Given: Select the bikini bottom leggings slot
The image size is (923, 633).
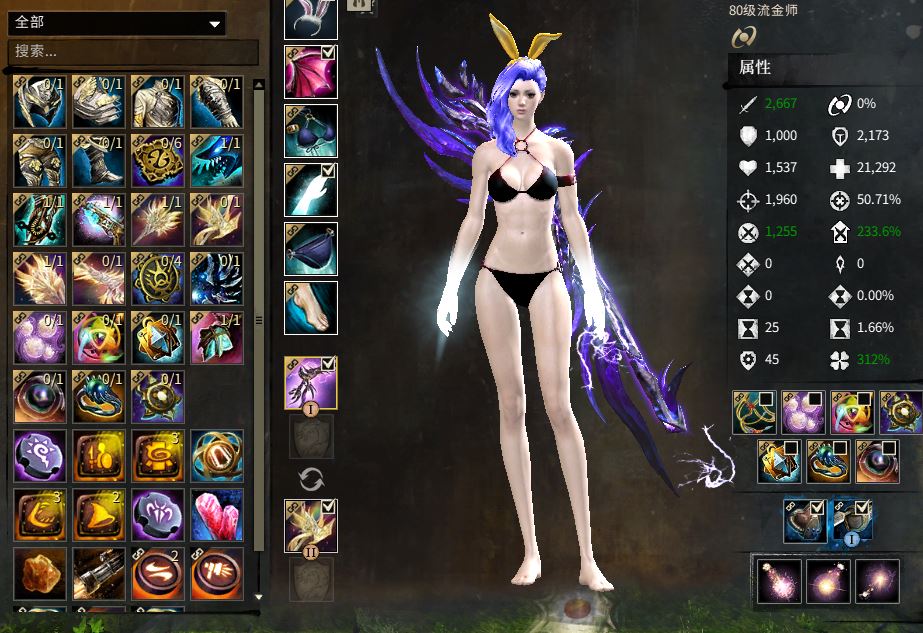Looking at the screenshot, I should [311, 249].
